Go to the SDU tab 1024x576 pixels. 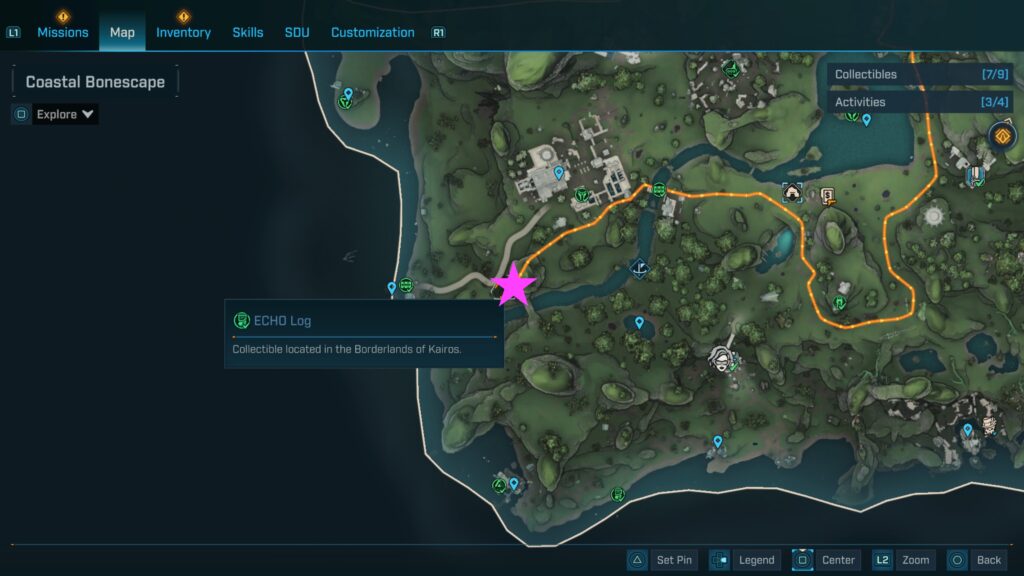pyautogui.click(x=297, y=32)
